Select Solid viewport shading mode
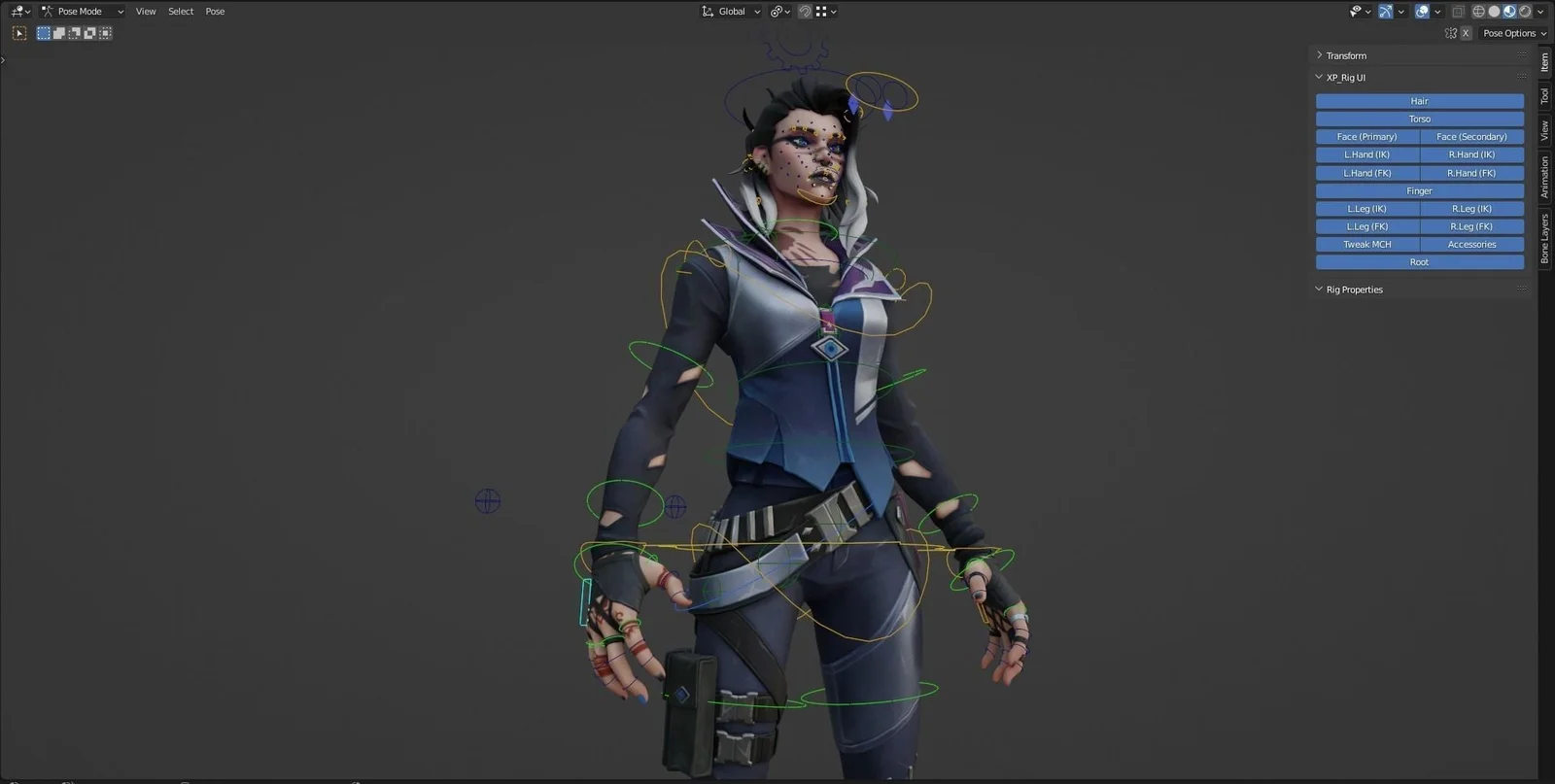This screenshot has width=1555, height=784. [x=1494, y=11]
